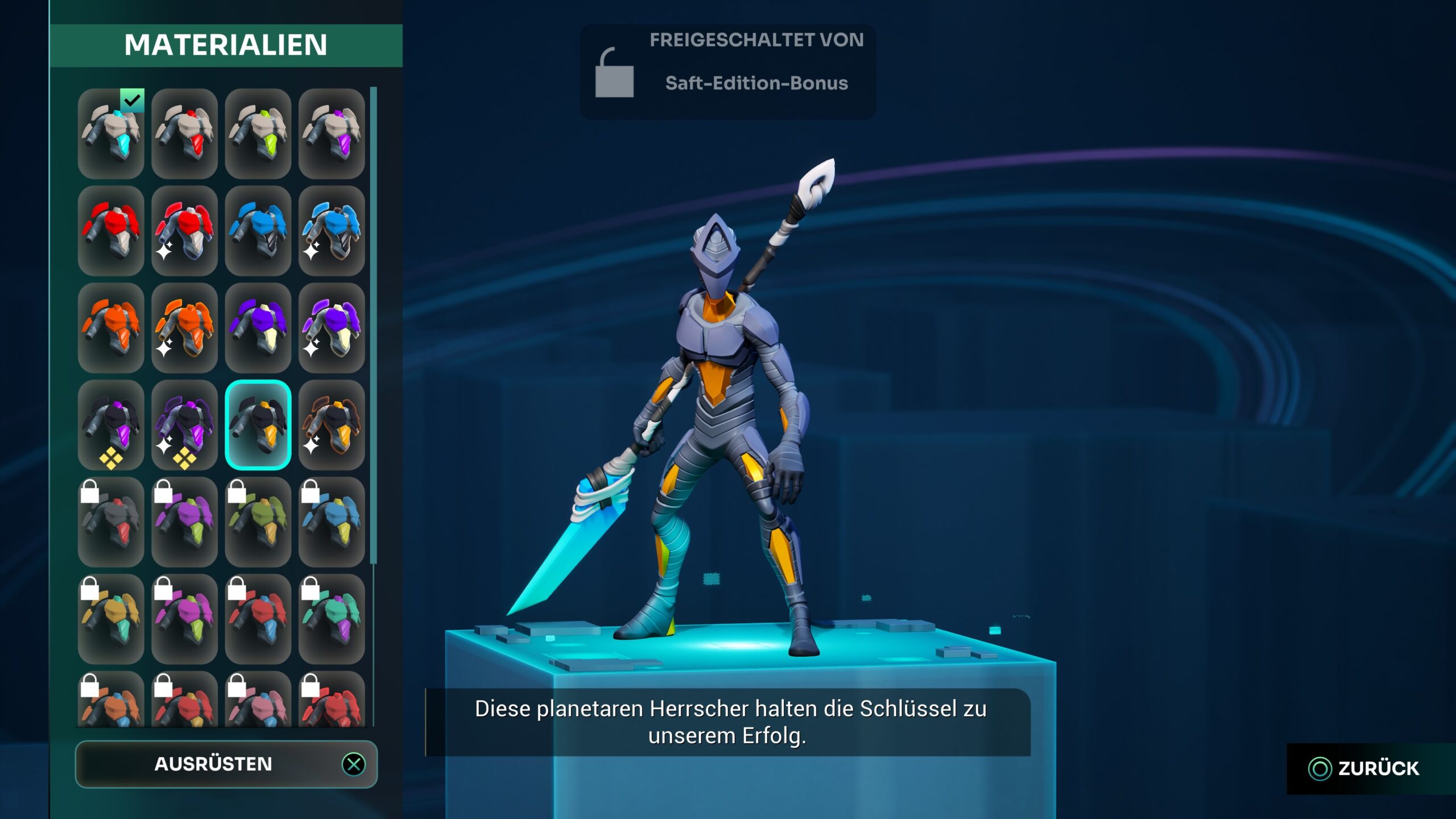Select the equipped grey armor with cyan crystal
This screenshot has height=819, width=1456.
pyautogui.click(x=111, y=134)
